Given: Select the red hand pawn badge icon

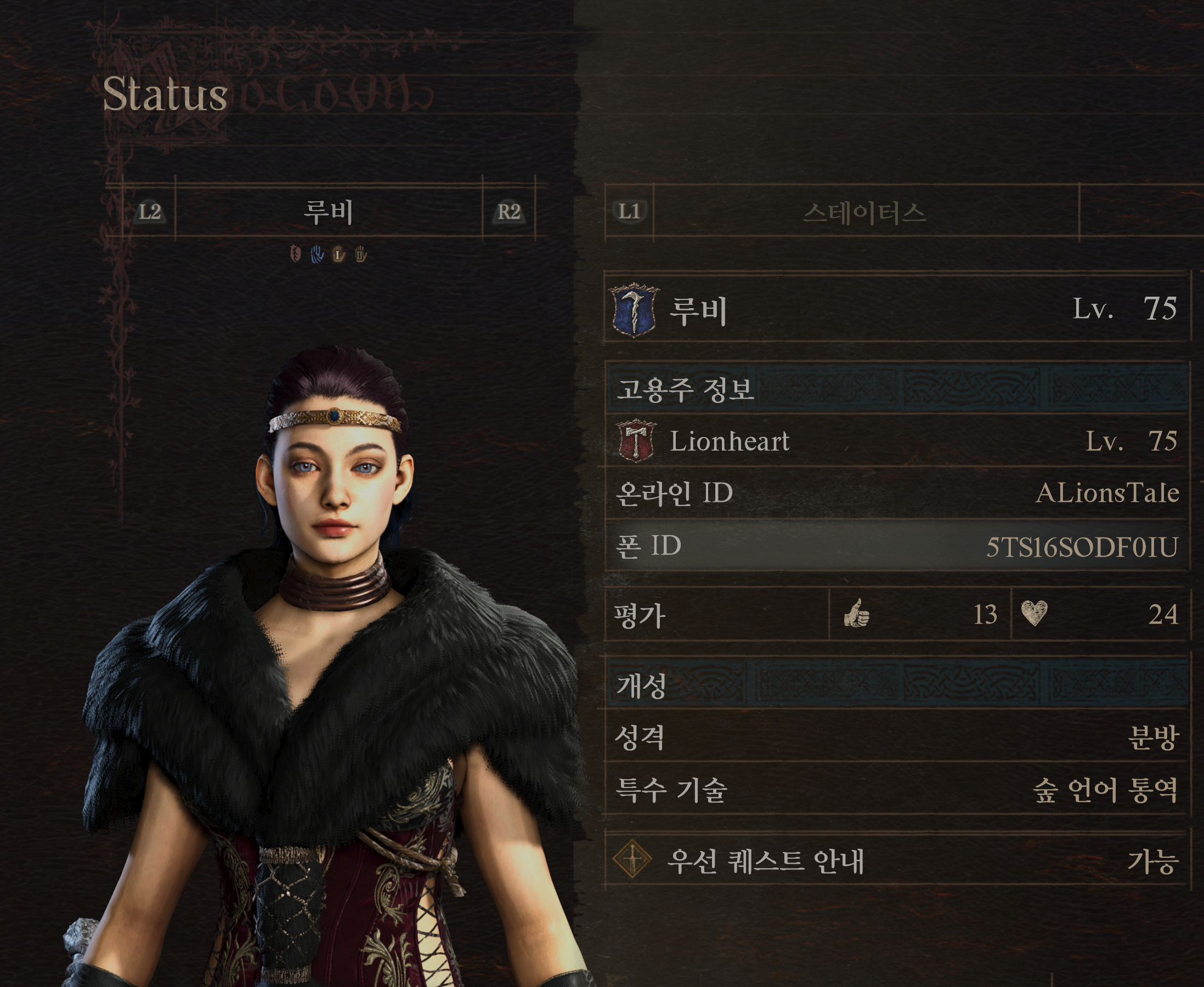Looking at the screenshot, I should [x=295, y=254].
